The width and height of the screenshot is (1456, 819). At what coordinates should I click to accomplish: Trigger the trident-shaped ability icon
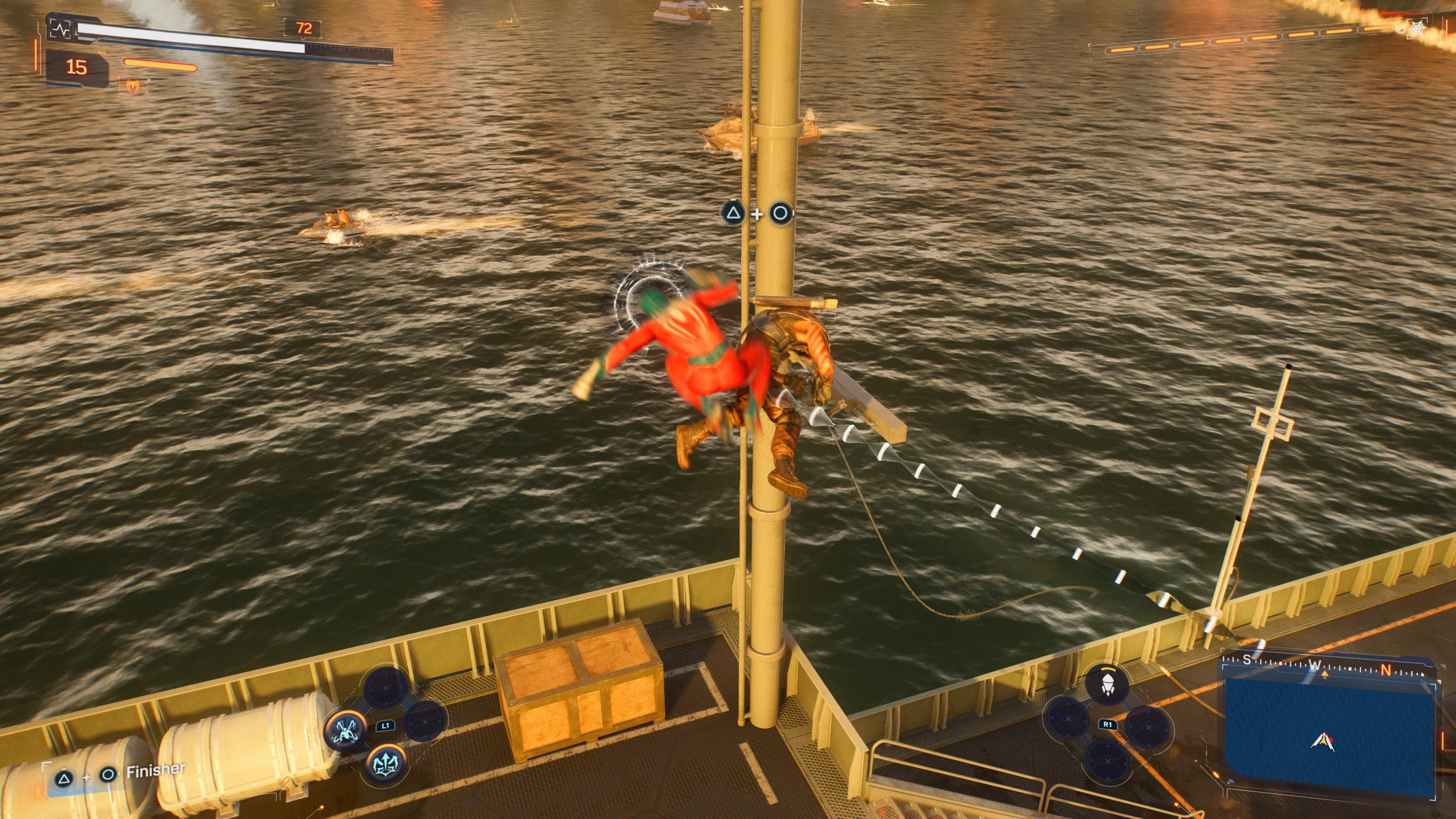[387, 764]
